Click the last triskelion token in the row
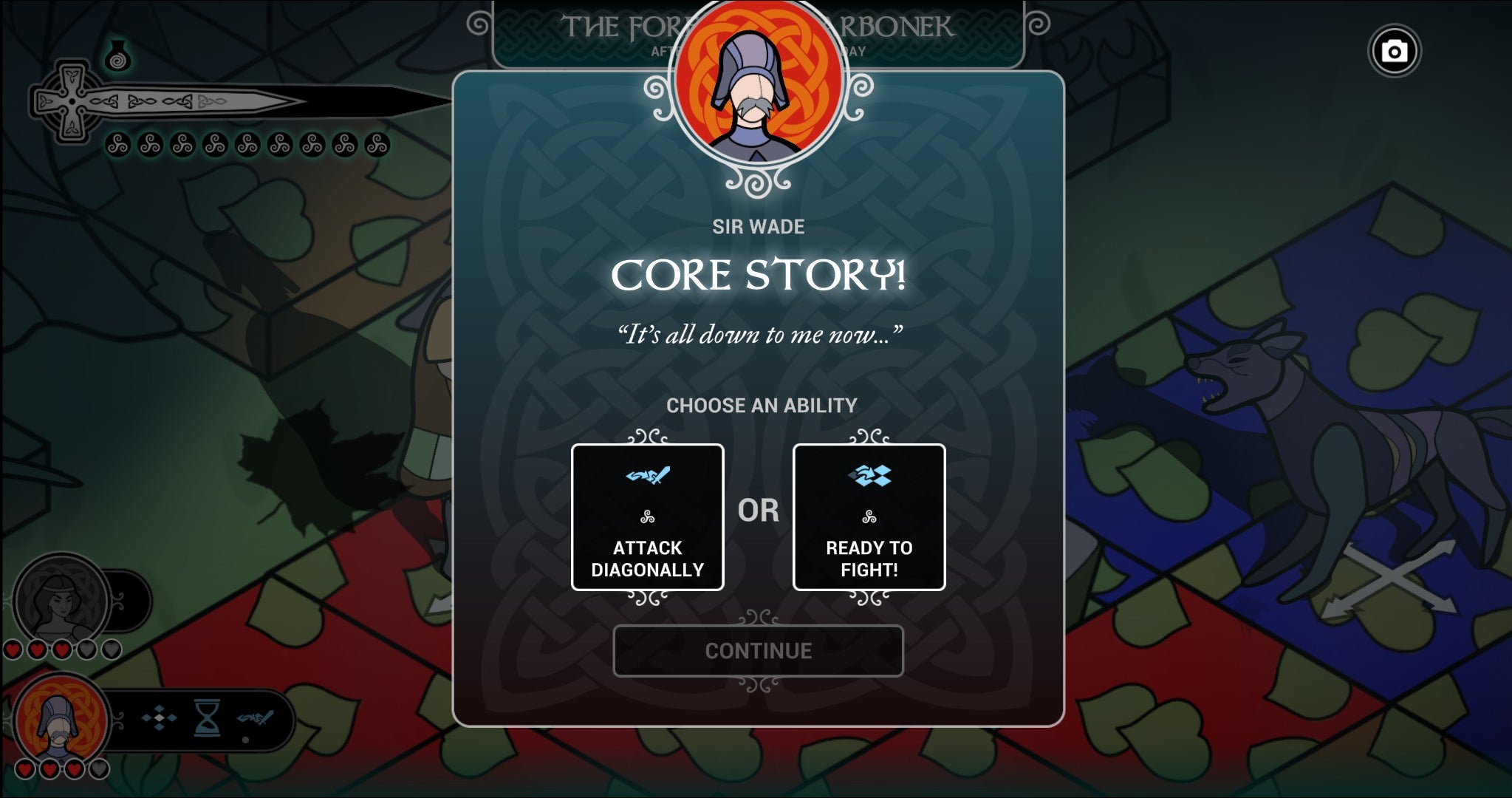 [378, 145]
